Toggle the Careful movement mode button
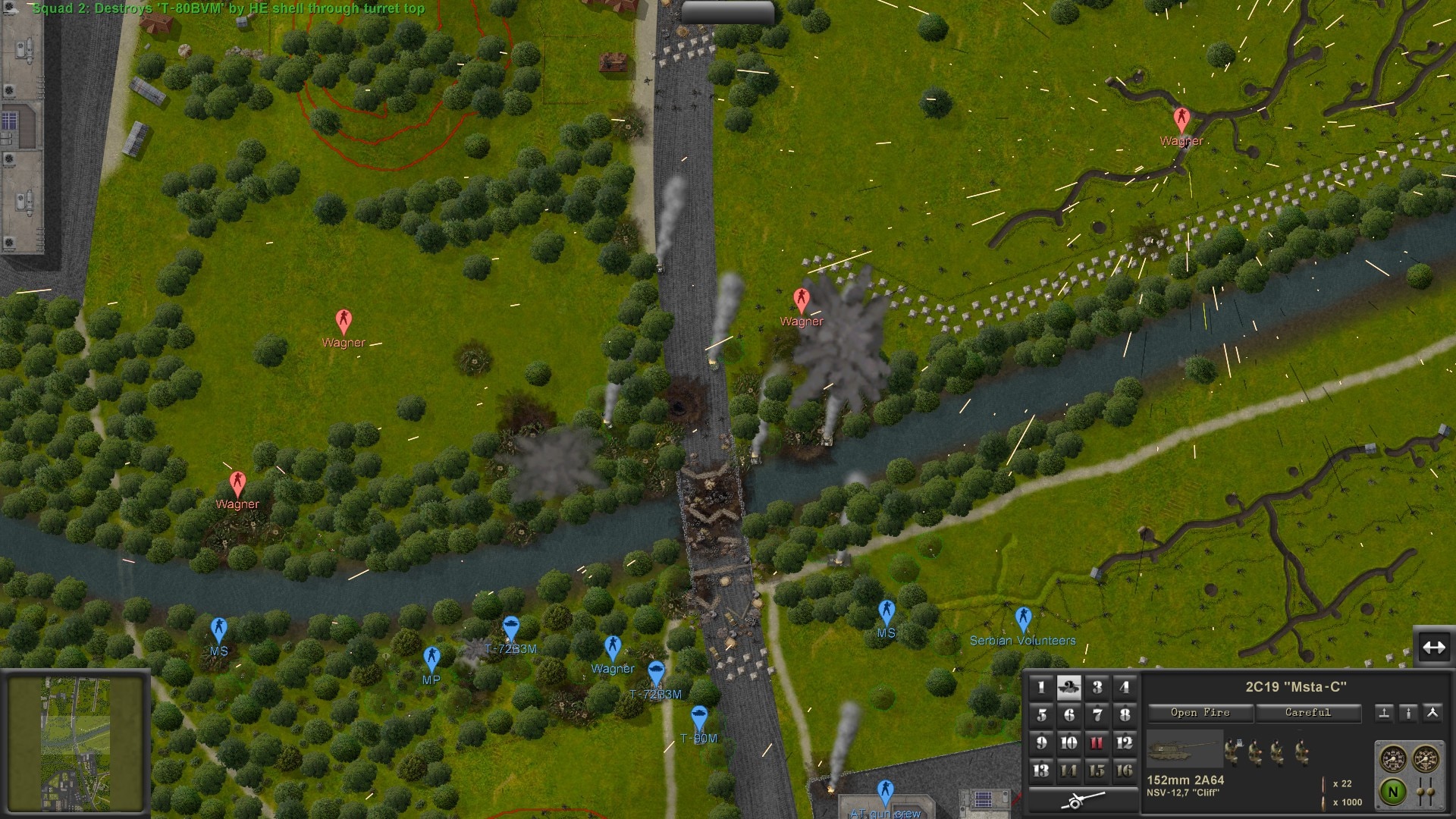This screenshot has width=1456, height=819. [x=1307, y=713]
